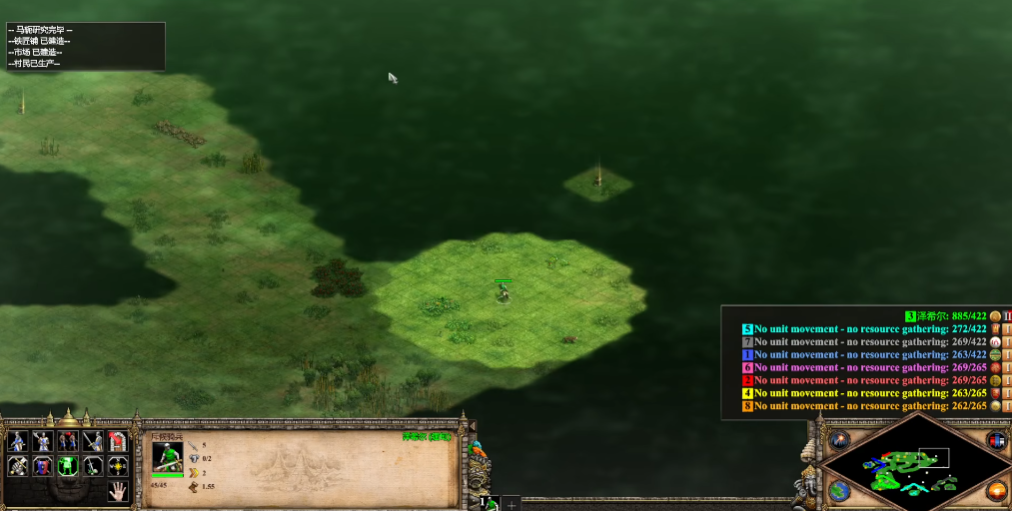Click the orange sun button beside minimap
Image resolution: width=1012 pixels, height=511 pixels.
coord(996,491)
